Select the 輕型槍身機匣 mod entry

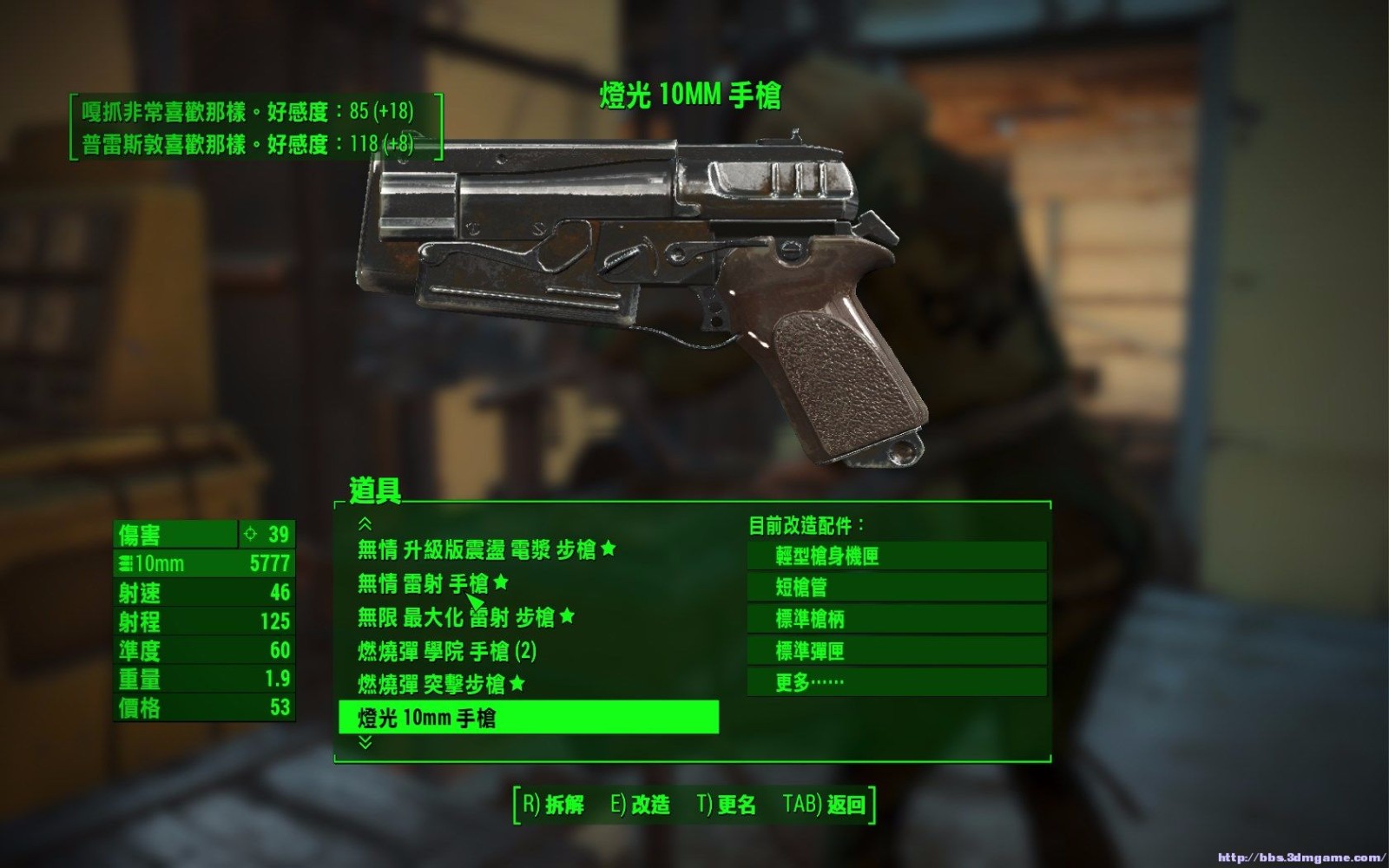(896, 556)
